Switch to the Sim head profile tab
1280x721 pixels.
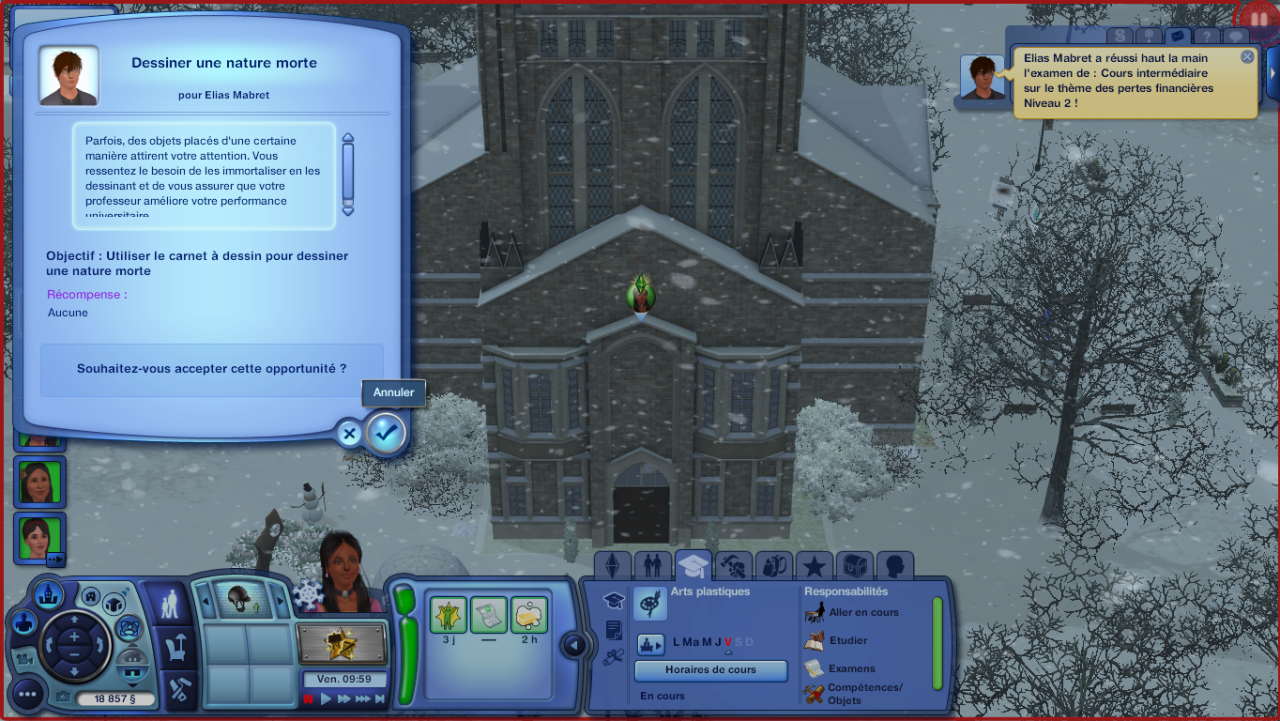tap(894, 566)
